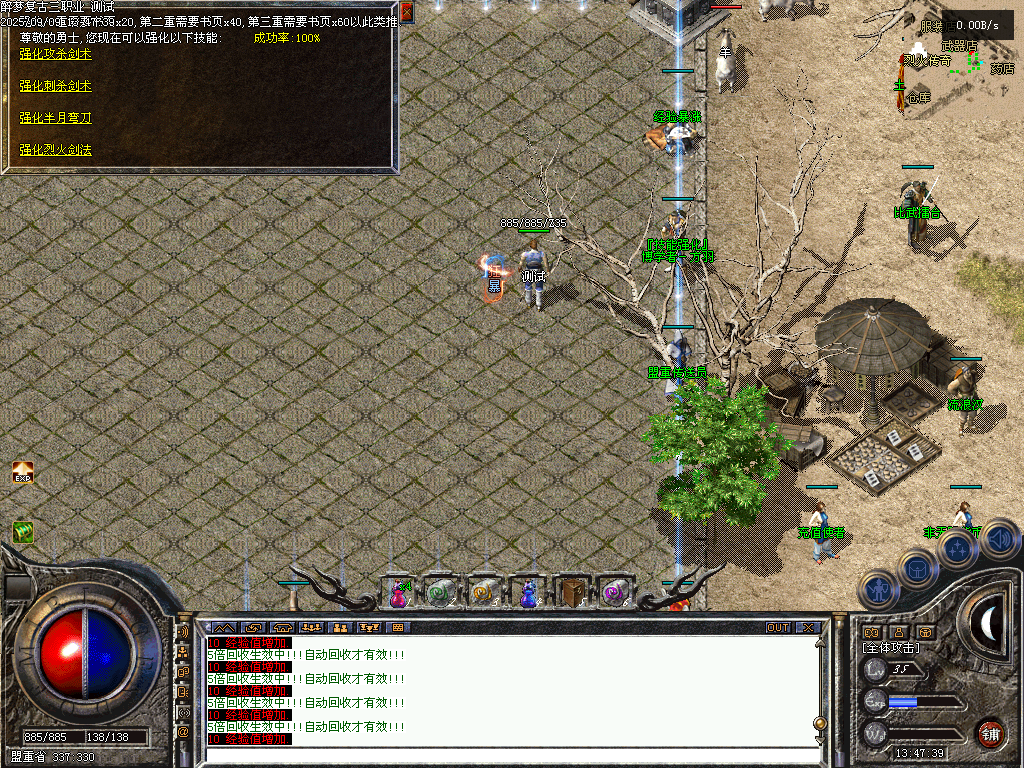This screenshot has height=768, width=1024.
Task: Toggle sound with the speaker button
Action: point(998,539)
